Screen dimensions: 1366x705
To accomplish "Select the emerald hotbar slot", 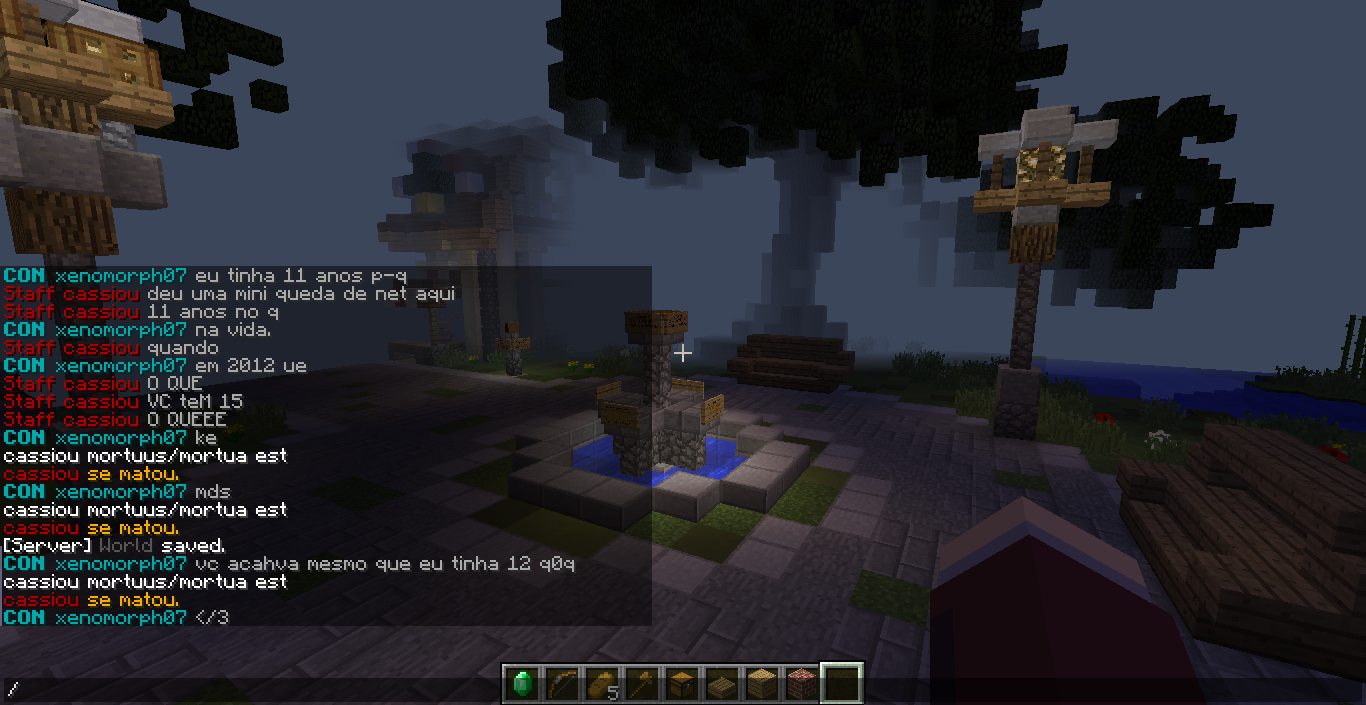I will (522, 684).
